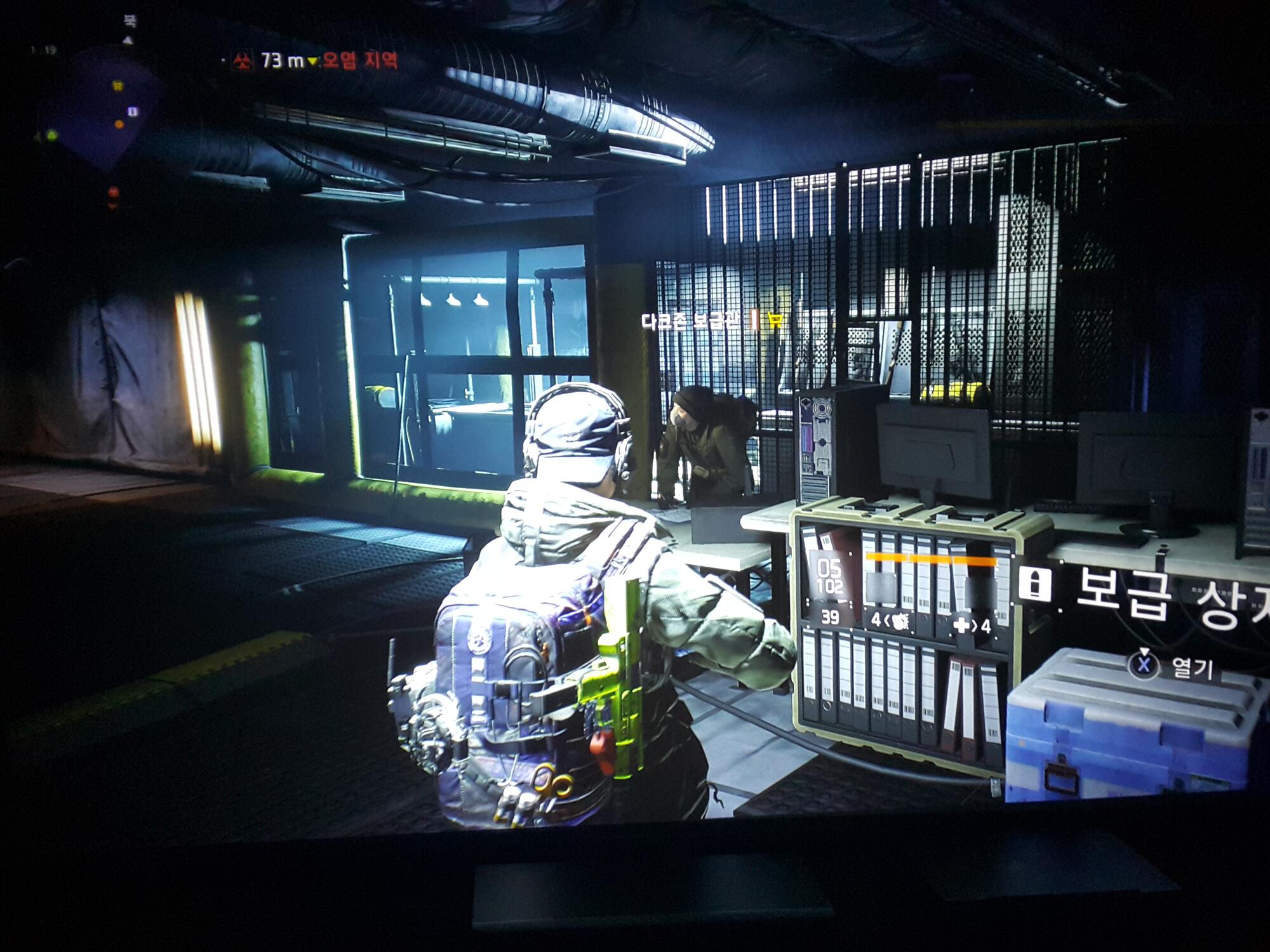The width and height of the screenshot is (1270, 952).
Task: Use the medkit cross slot
Action: [x=972, y=626]
